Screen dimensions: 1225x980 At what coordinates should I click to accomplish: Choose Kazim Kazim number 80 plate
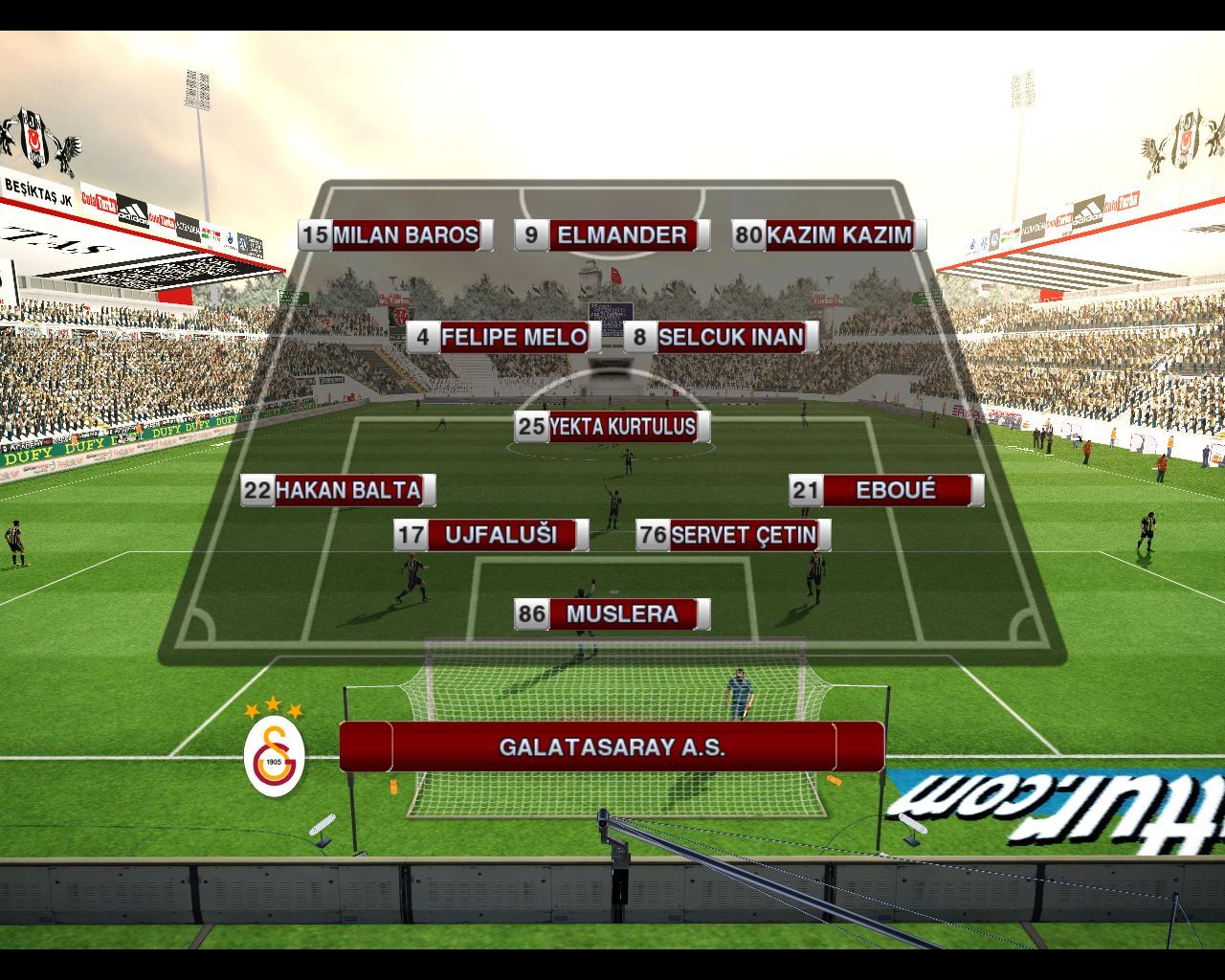(830, 235)
